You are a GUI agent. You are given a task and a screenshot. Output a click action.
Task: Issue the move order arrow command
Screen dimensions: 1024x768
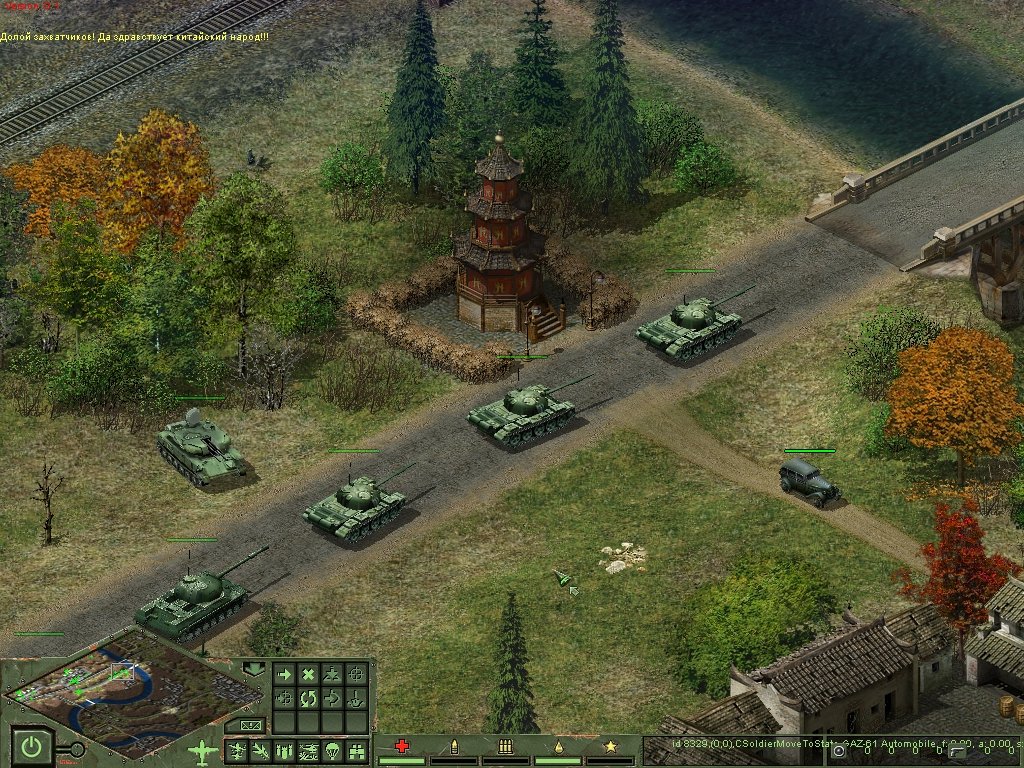point(284,675)
